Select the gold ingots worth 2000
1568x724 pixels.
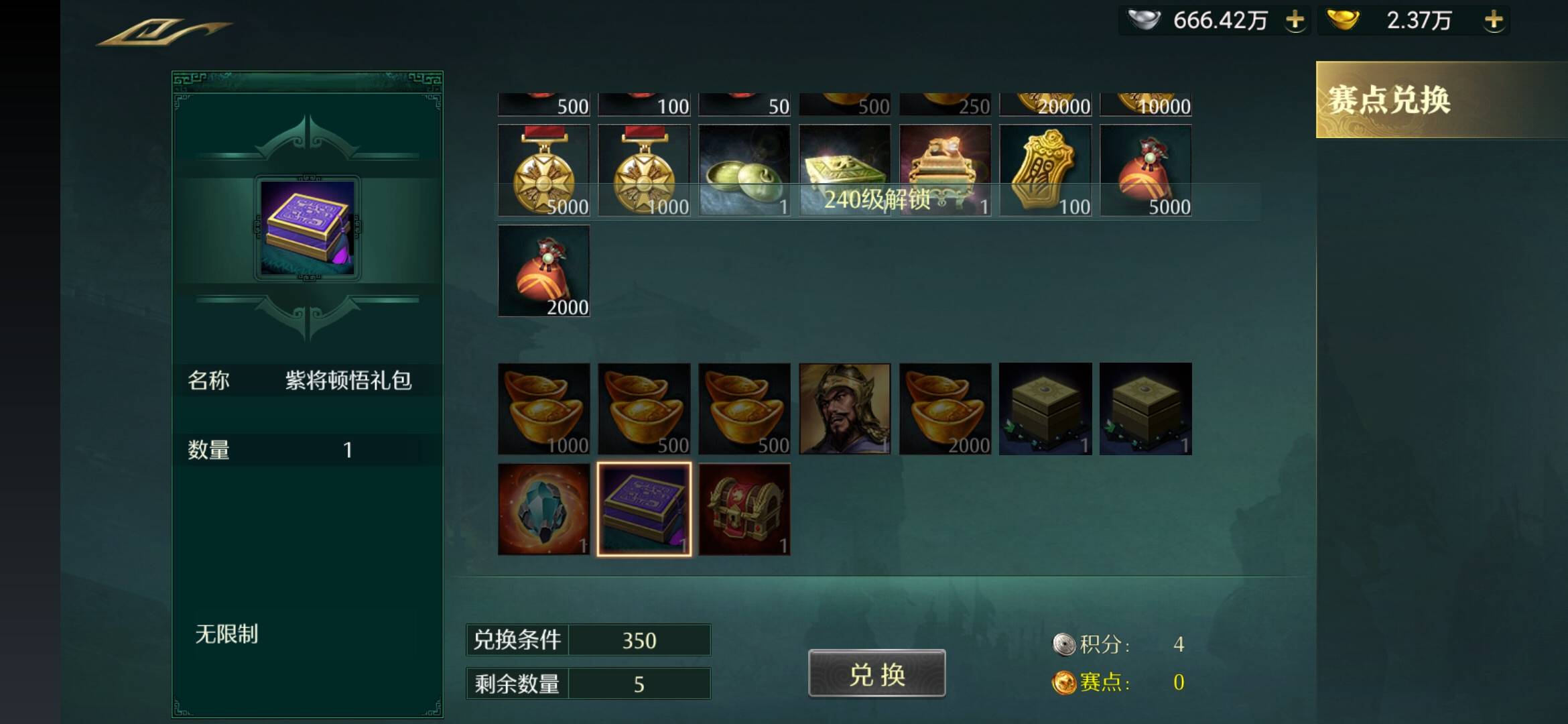pos(945,409)
